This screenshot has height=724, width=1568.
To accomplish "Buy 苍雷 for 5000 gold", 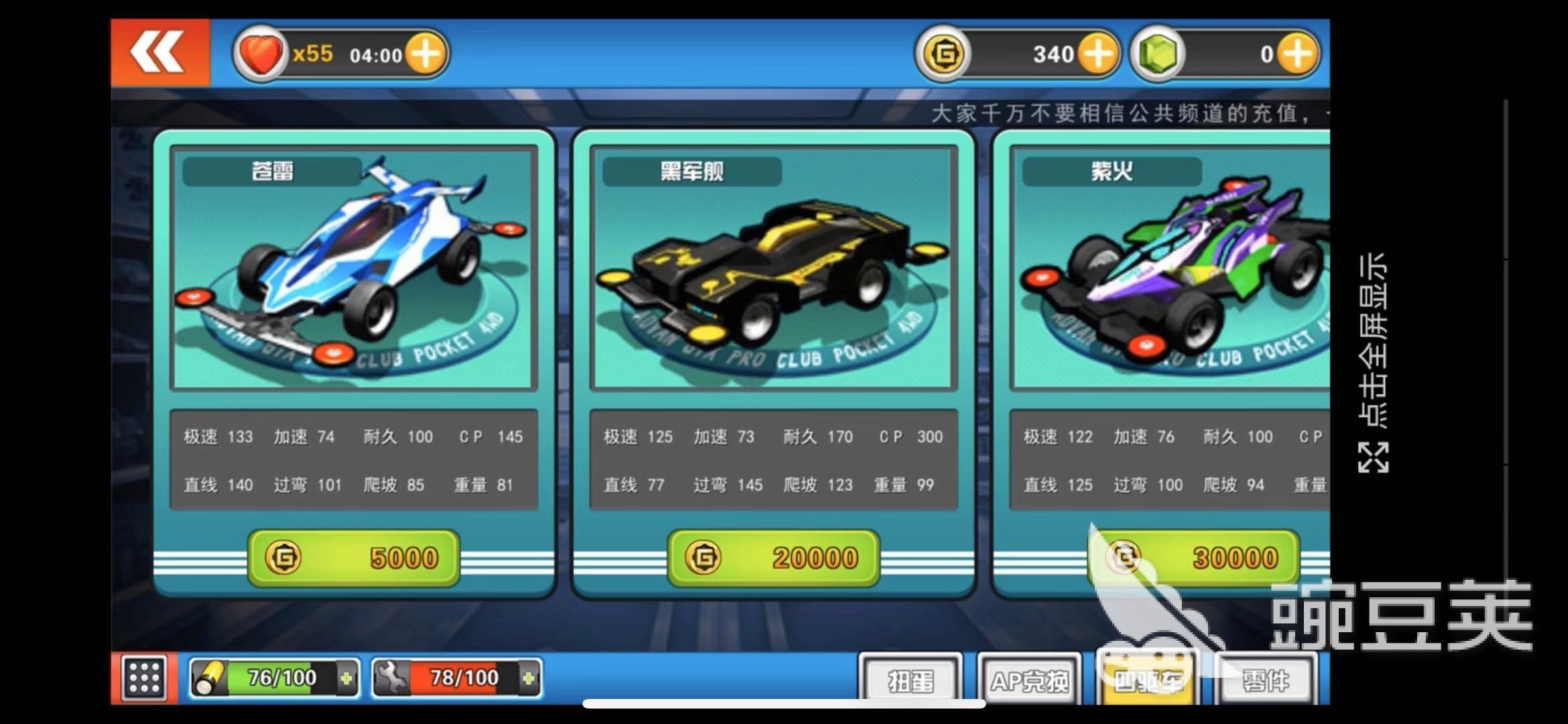I will [x=353, y=558].
